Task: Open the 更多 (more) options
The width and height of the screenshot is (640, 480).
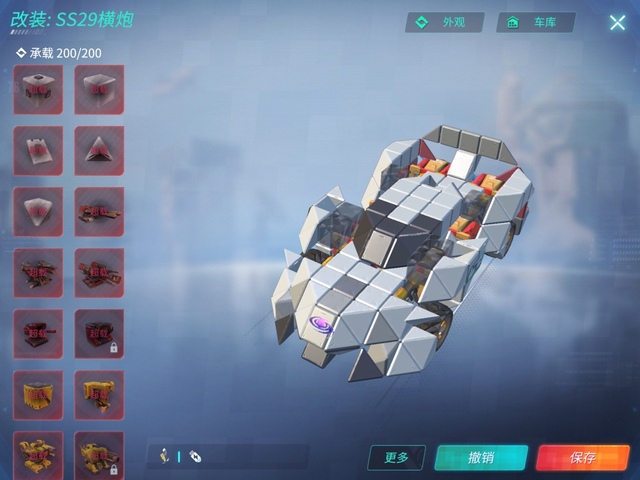Action: (397, 457)
